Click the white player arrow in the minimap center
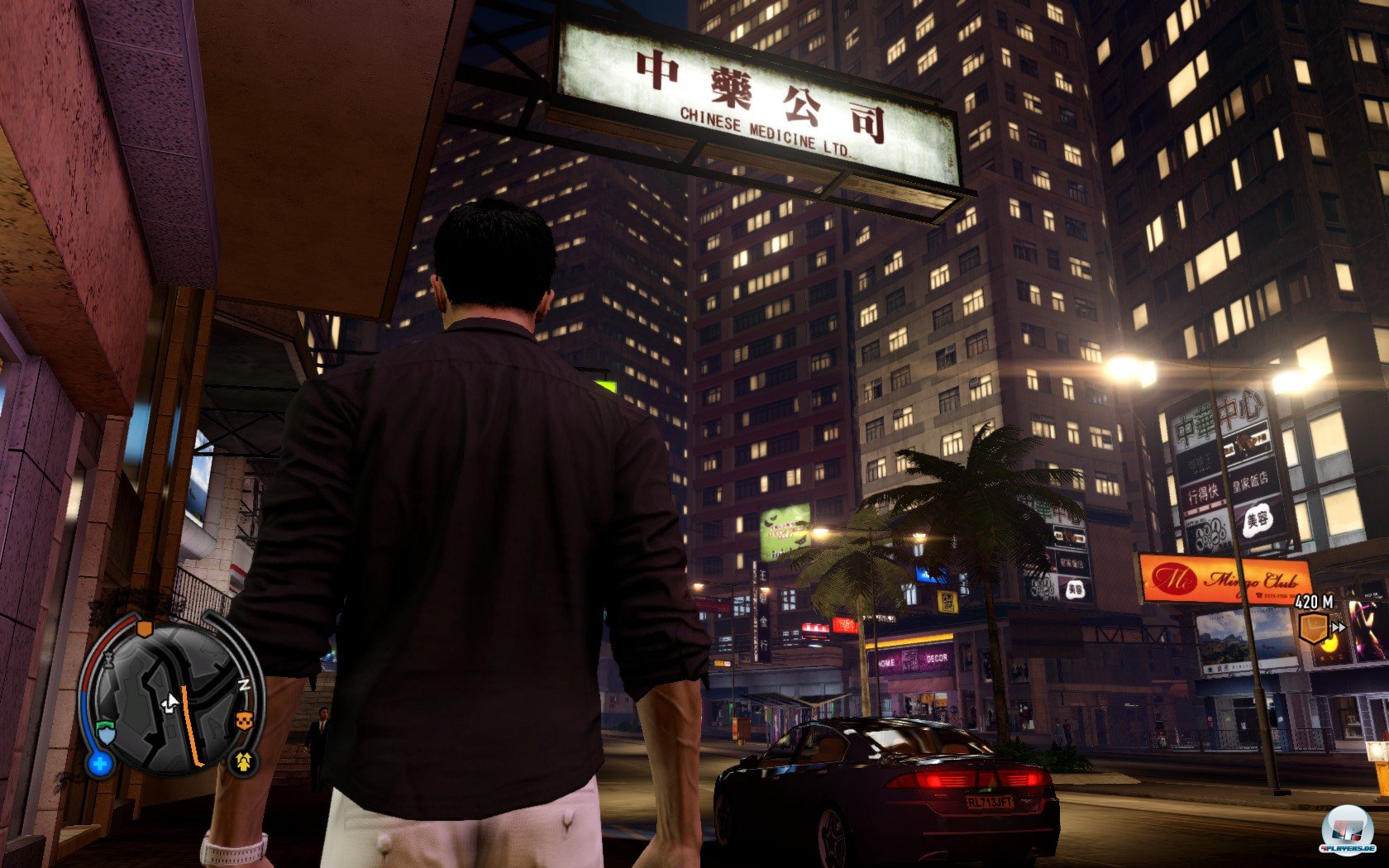This screenshot has width=1389, height=868. click(169, 701)
